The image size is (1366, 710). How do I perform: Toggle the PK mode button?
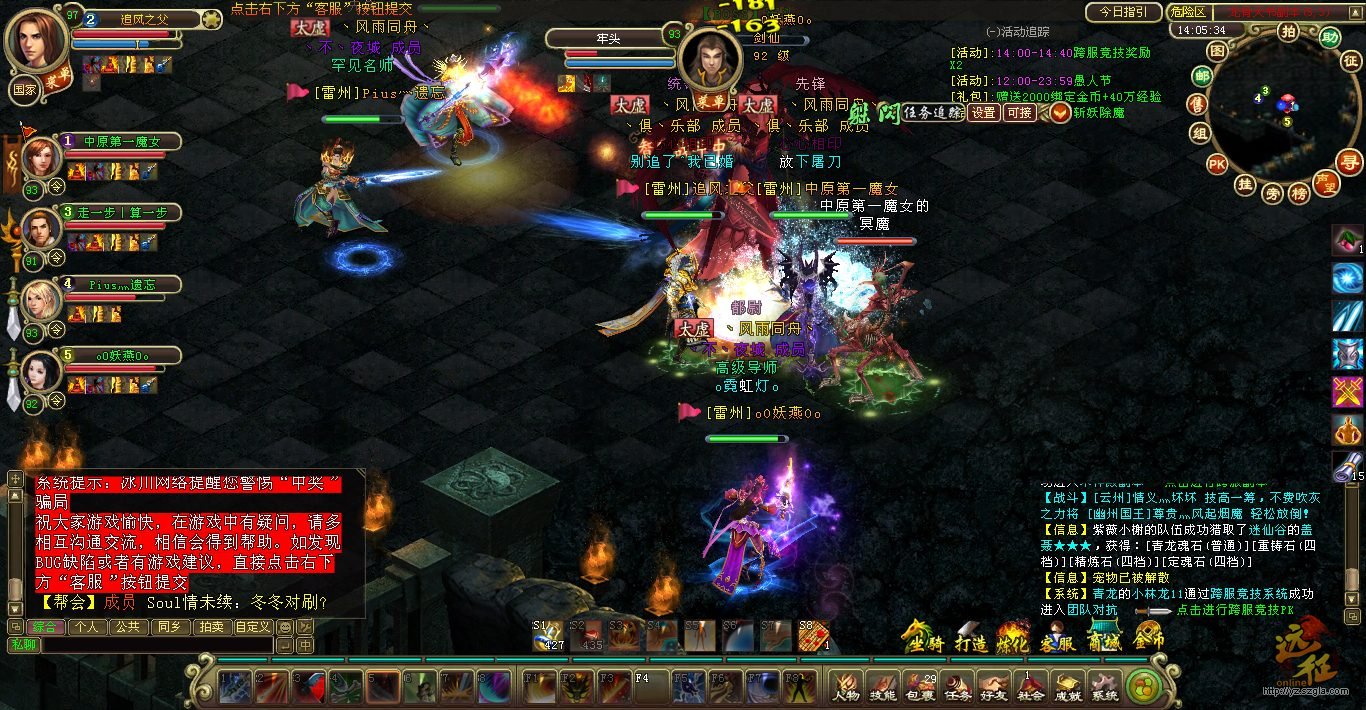point(1217,163)
